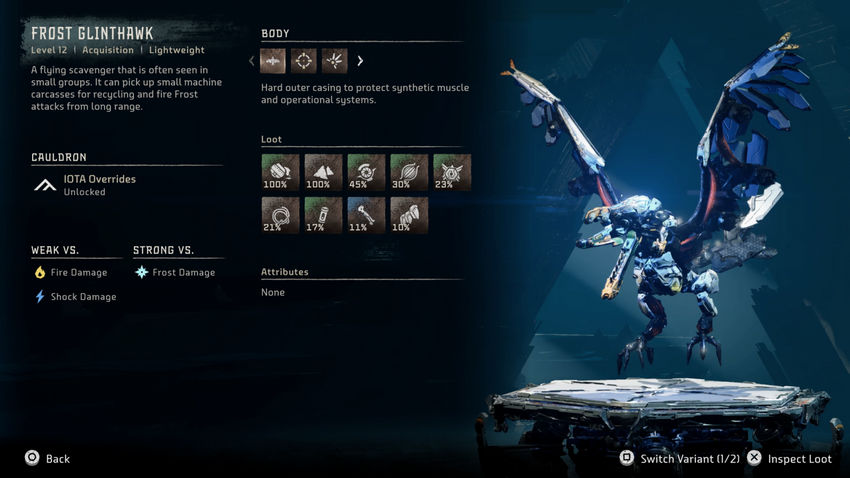Screen dimensions: 850x478
Task: Pick the 10% loot item
Action: [409, 215]
